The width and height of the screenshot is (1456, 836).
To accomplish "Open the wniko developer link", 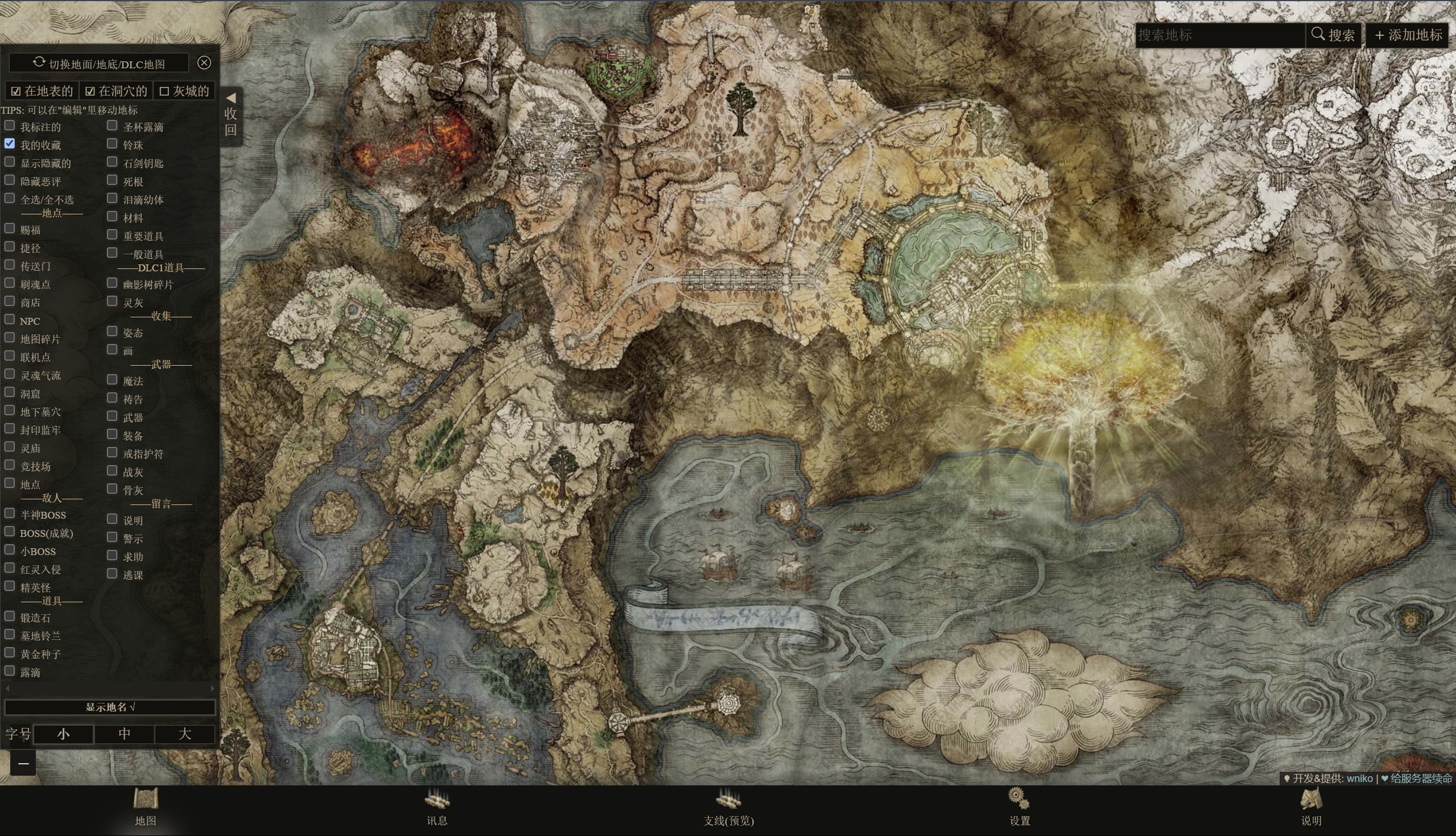I will coord(1359,779).
